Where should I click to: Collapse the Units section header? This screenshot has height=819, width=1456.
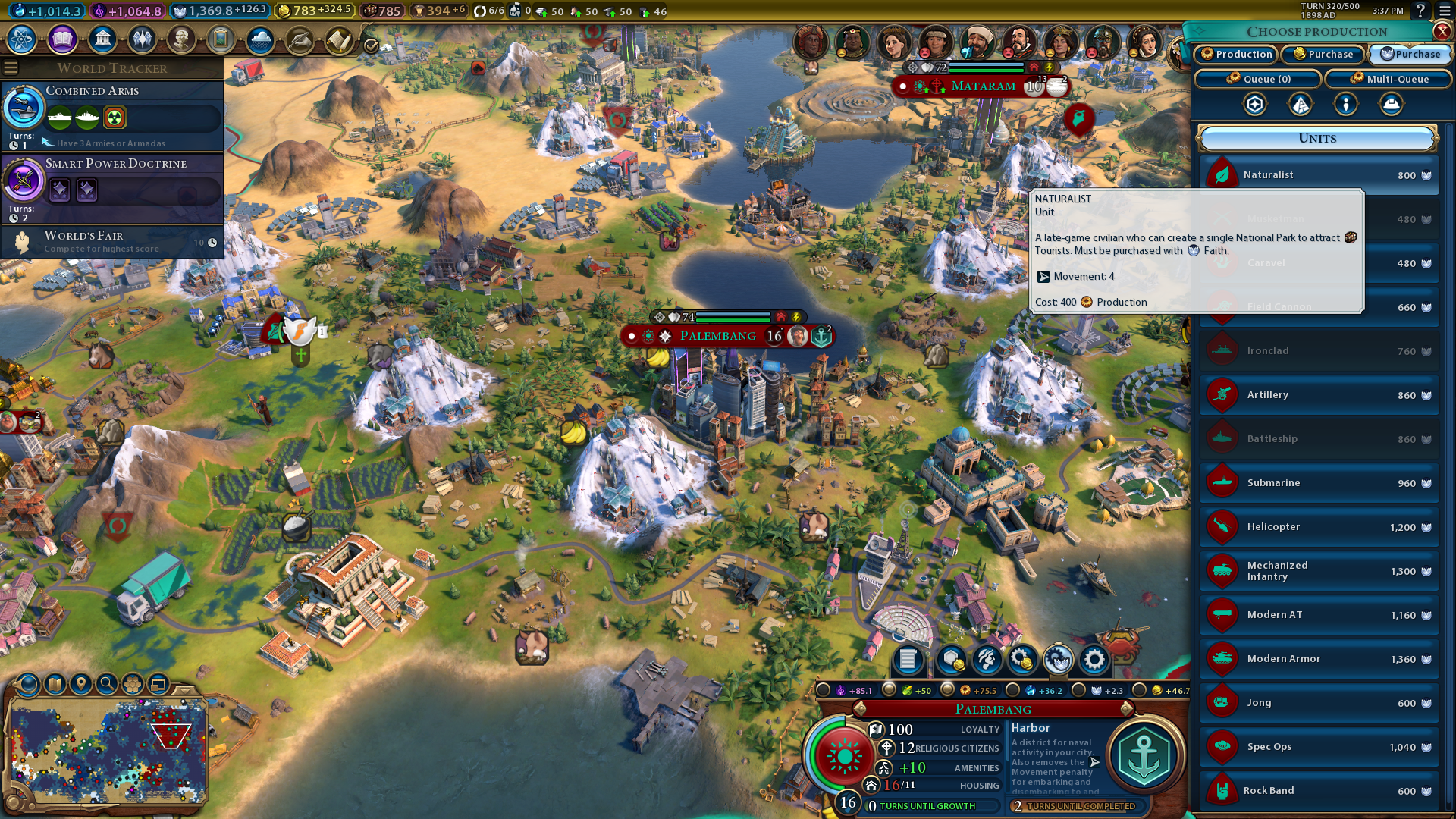click(x=1317, y=138)
